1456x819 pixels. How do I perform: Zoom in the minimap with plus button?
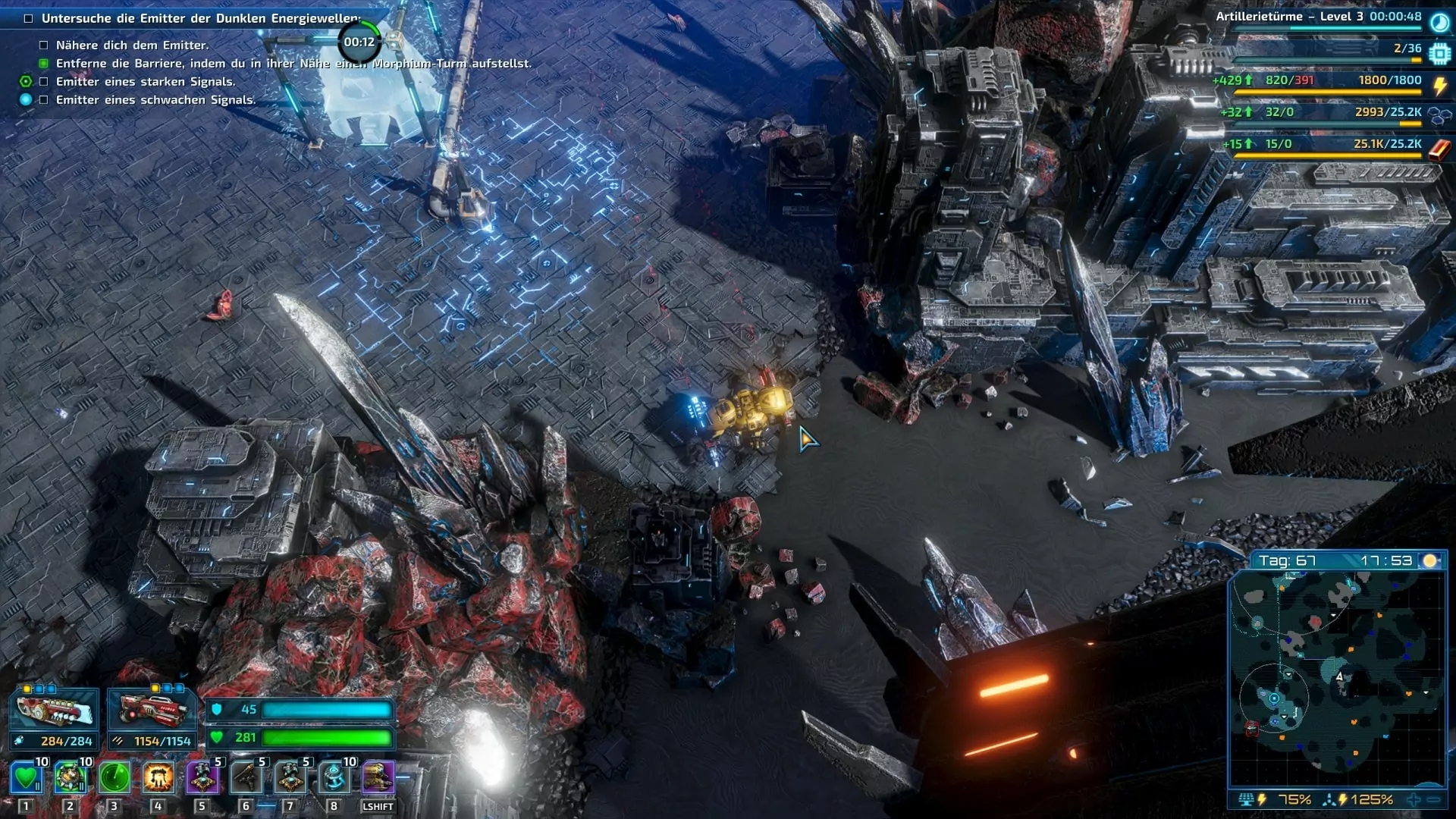coord(1414,800)
